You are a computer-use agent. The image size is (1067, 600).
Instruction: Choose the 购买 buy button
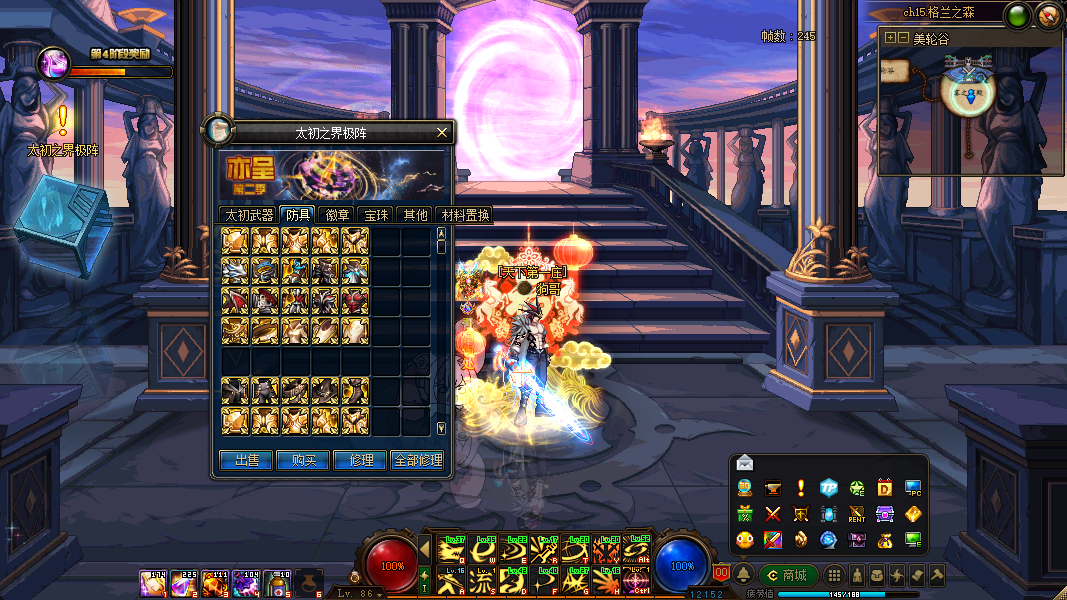coord(304,460)
